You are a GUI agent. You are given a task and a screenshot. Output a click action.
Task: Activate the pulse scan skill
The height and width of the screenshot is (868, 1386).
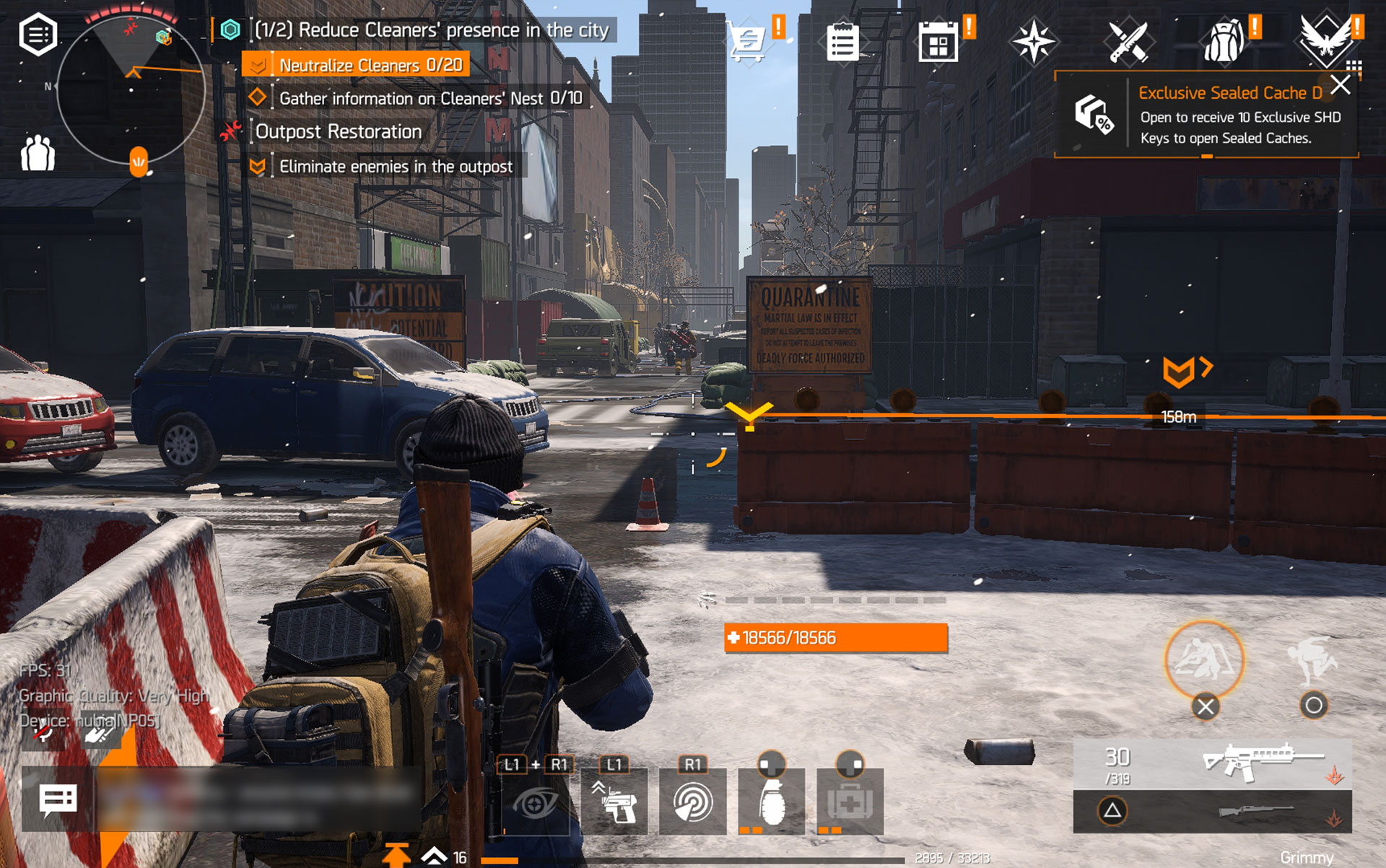pos(692,802)
